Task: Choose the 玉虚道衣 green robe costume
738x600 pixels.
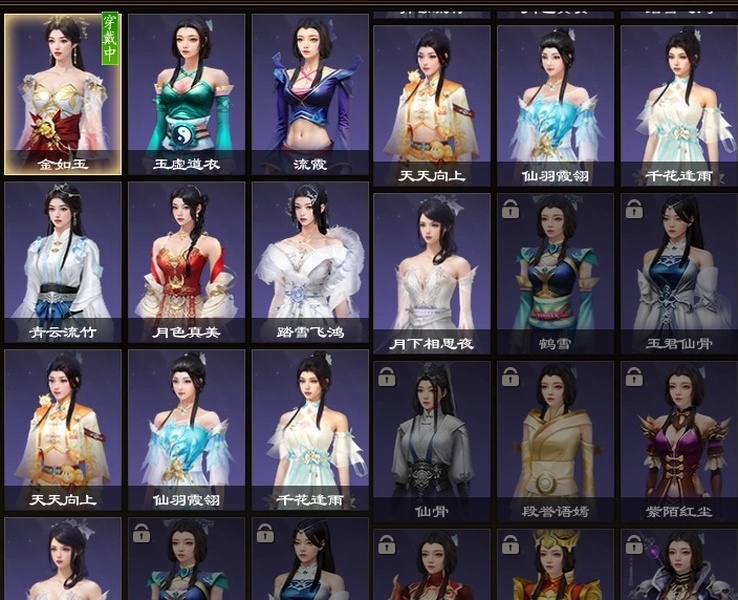Action: click(x=186, y=94)
